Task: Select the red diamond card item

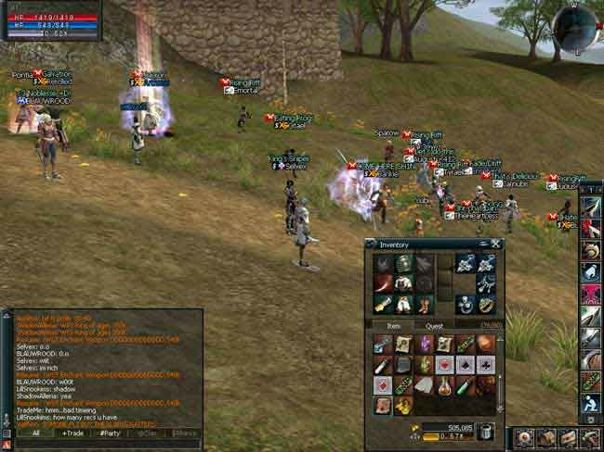Action: coord(383,385)
